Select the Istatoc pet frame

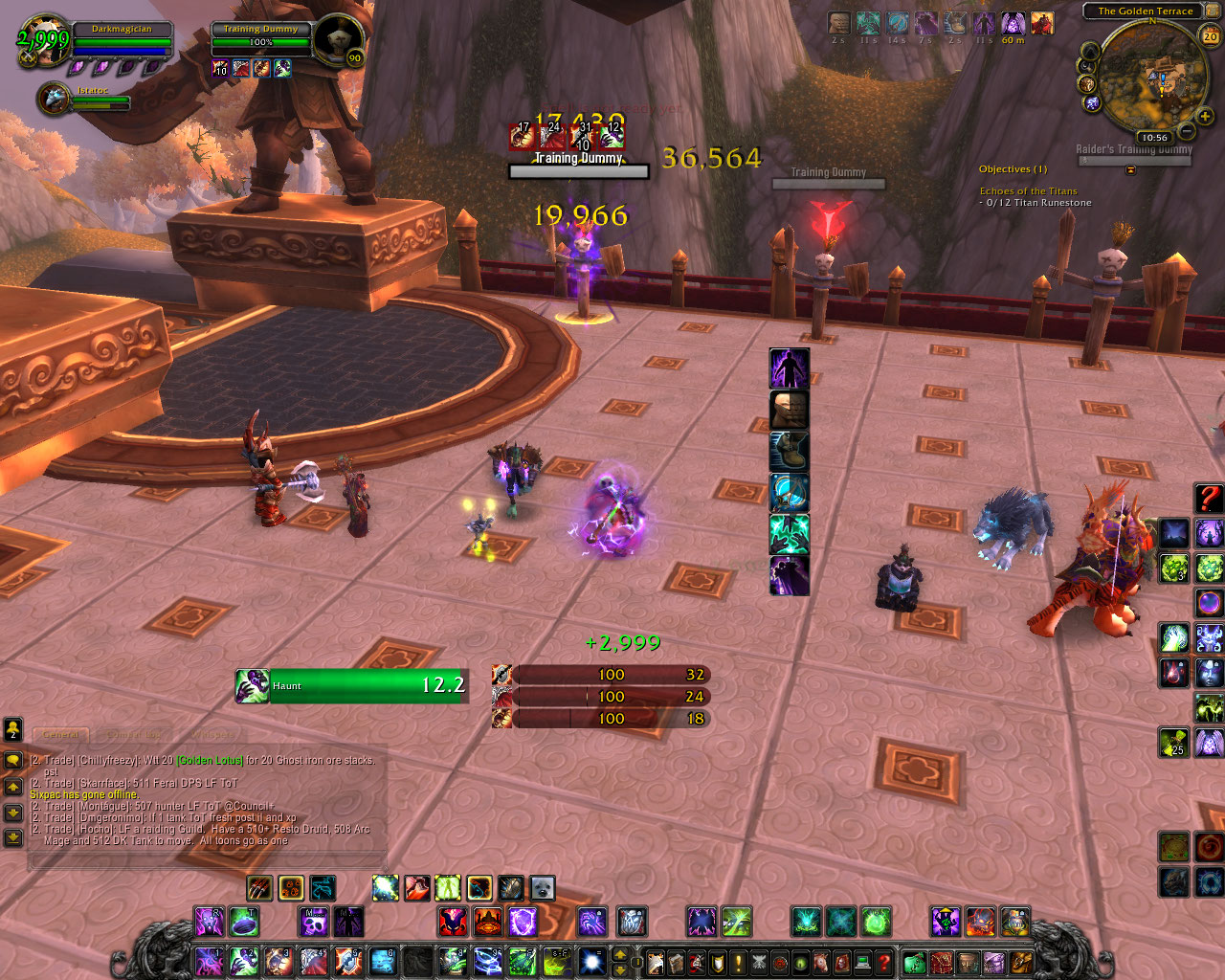pyautogui.click(x=54, y=99)
